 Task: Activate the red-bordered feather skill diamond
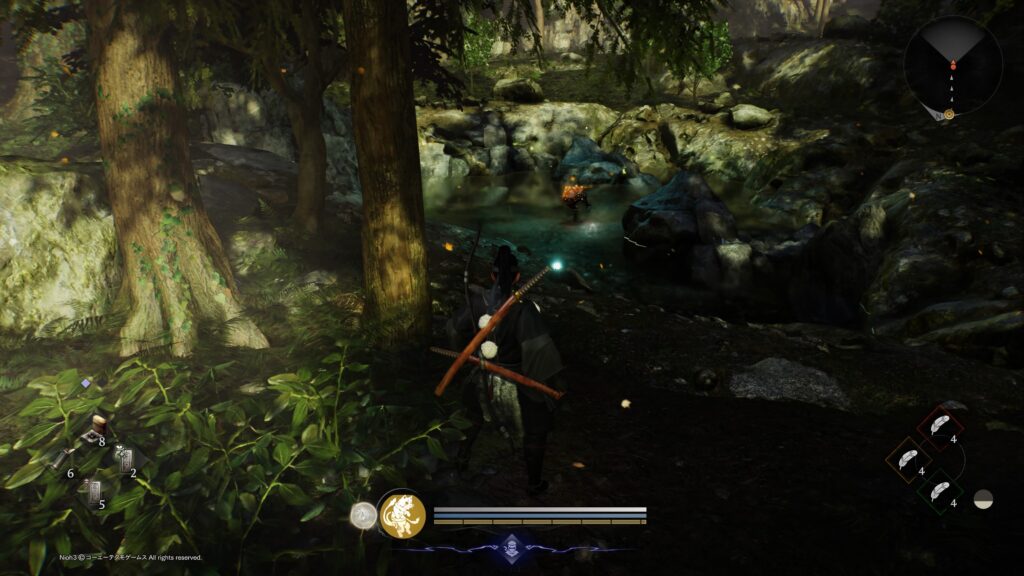click(940, 426)
